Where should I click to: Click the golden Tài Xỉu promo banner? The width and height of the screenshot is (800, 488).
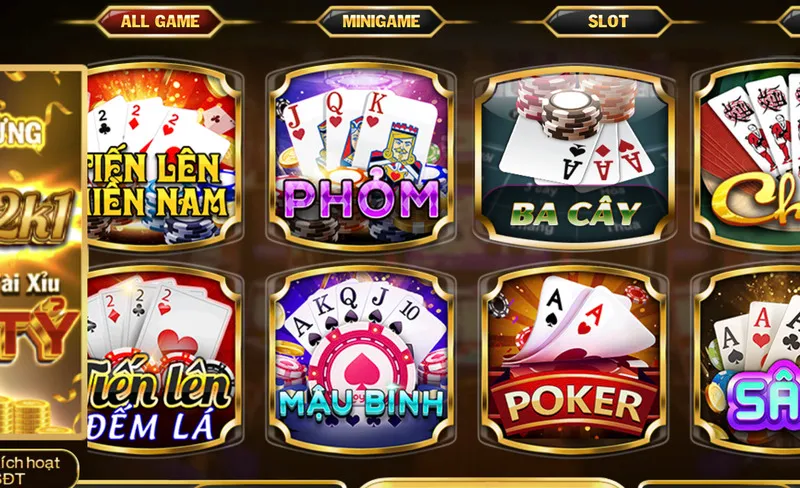(x=42, y=250)
